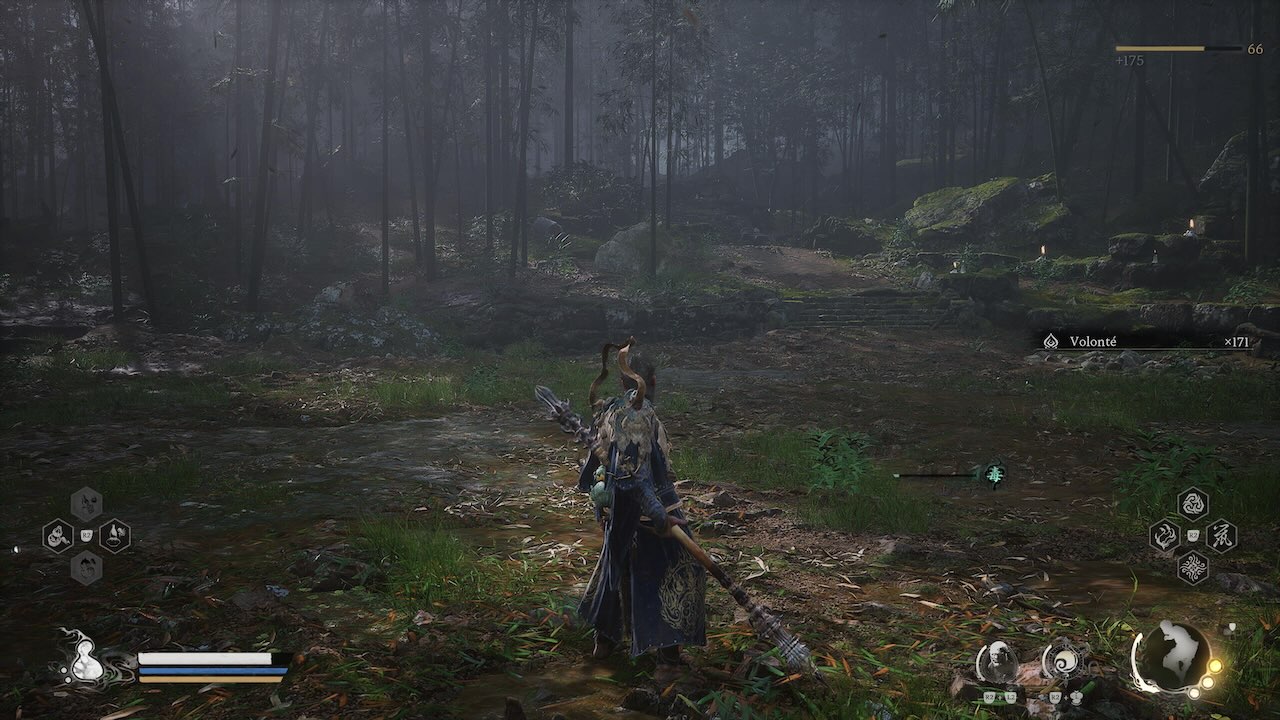Select the healing gourd icon
1280x720 pixels.
[x=84, y=660]
